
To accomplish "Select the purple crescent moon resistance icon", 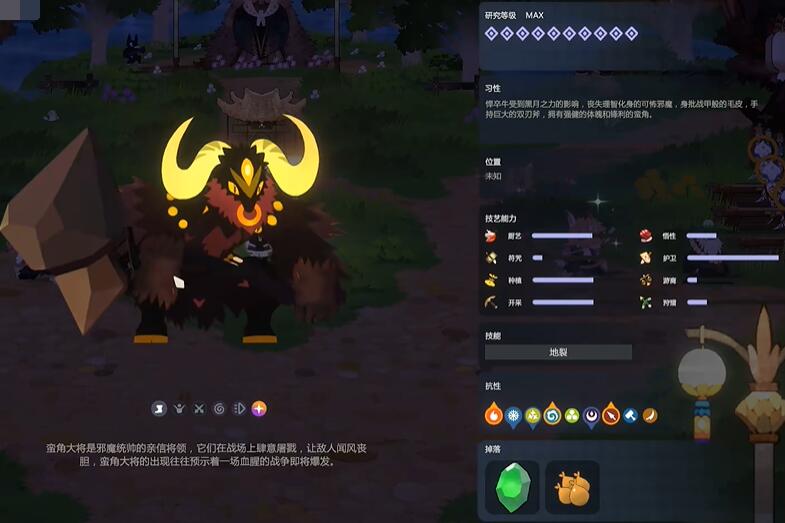I will tap(591, 415).
